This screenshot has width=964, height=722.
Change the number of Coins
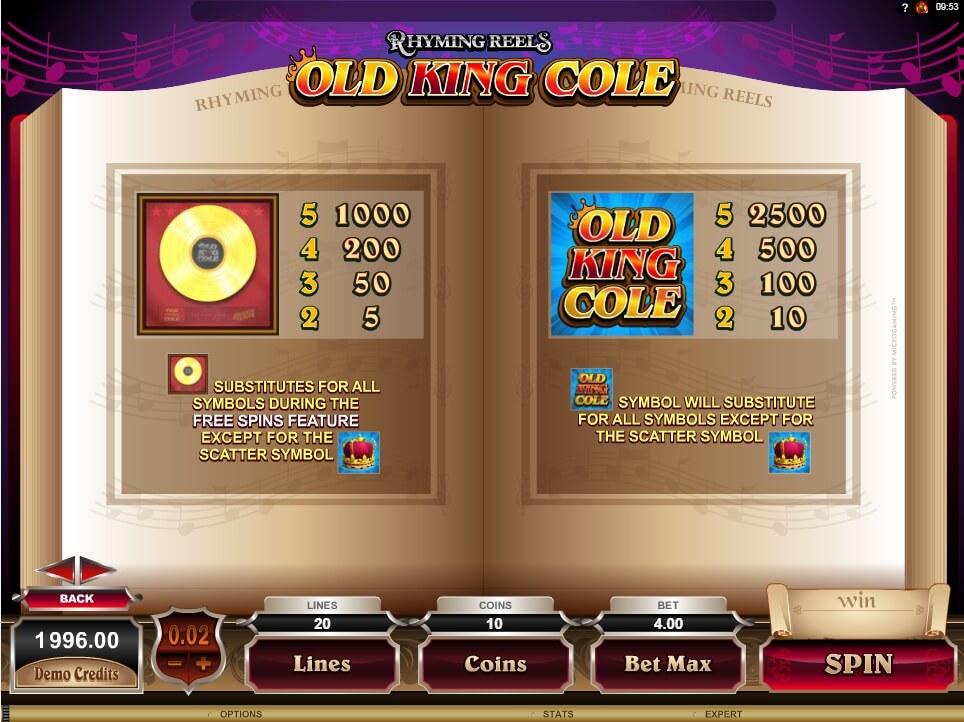pyautogui.click(x=495, y=664)
